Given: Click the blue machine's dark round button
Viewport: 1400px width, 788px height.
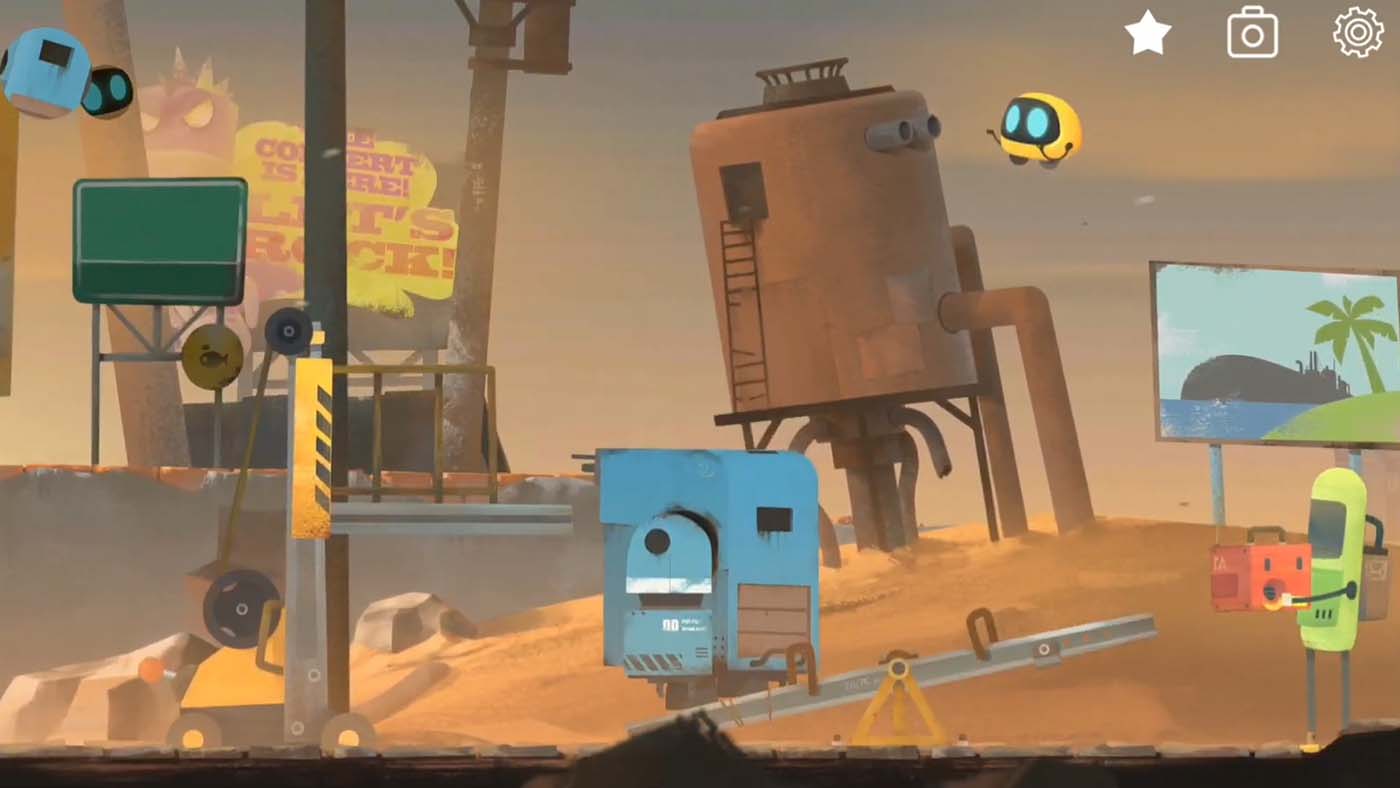Looking at the screenshot, I should 657,543.
